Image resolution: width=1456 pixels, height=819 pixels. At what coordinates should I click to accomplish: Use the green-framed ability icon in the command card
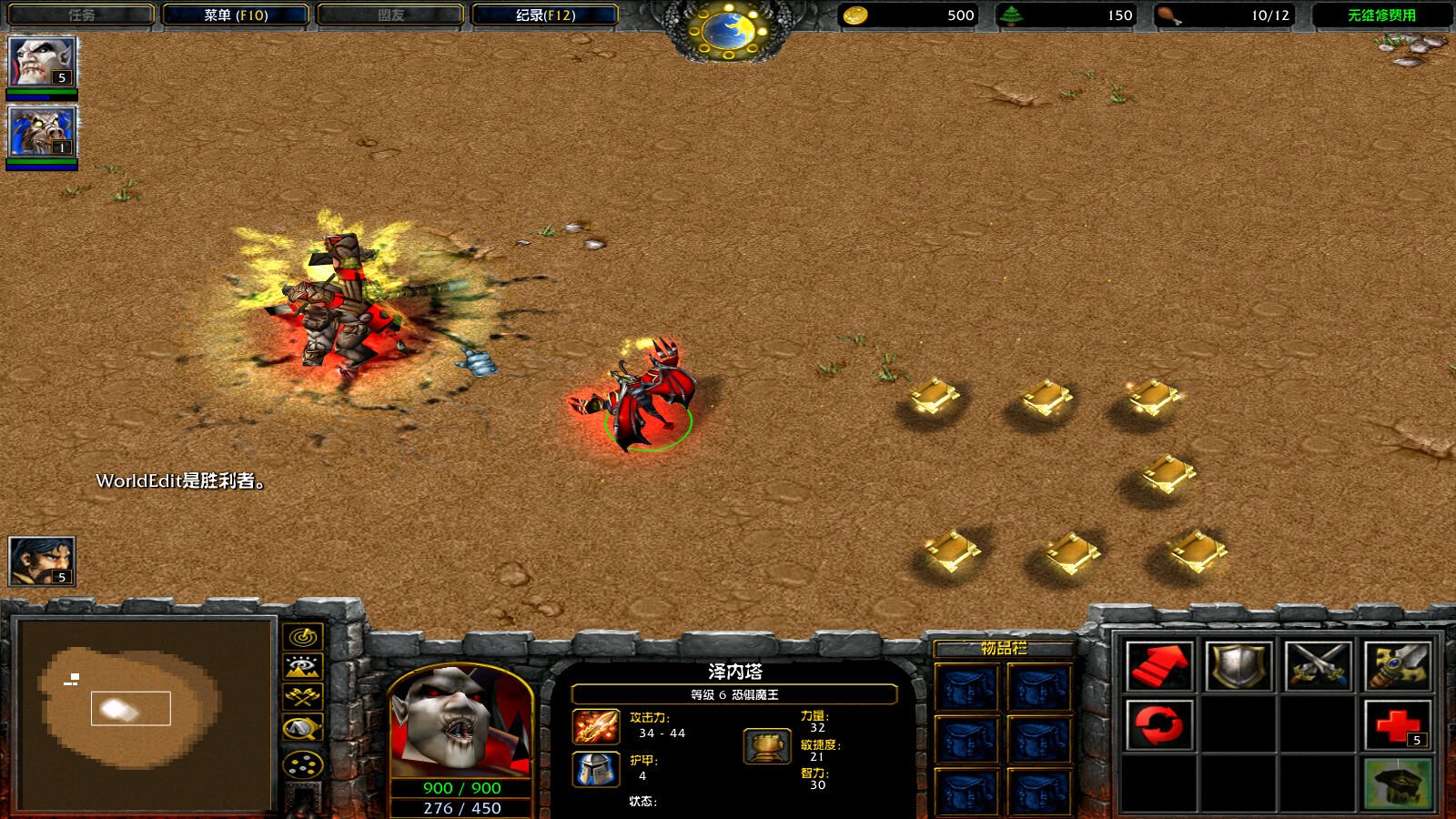click(x=1397, y=784)
